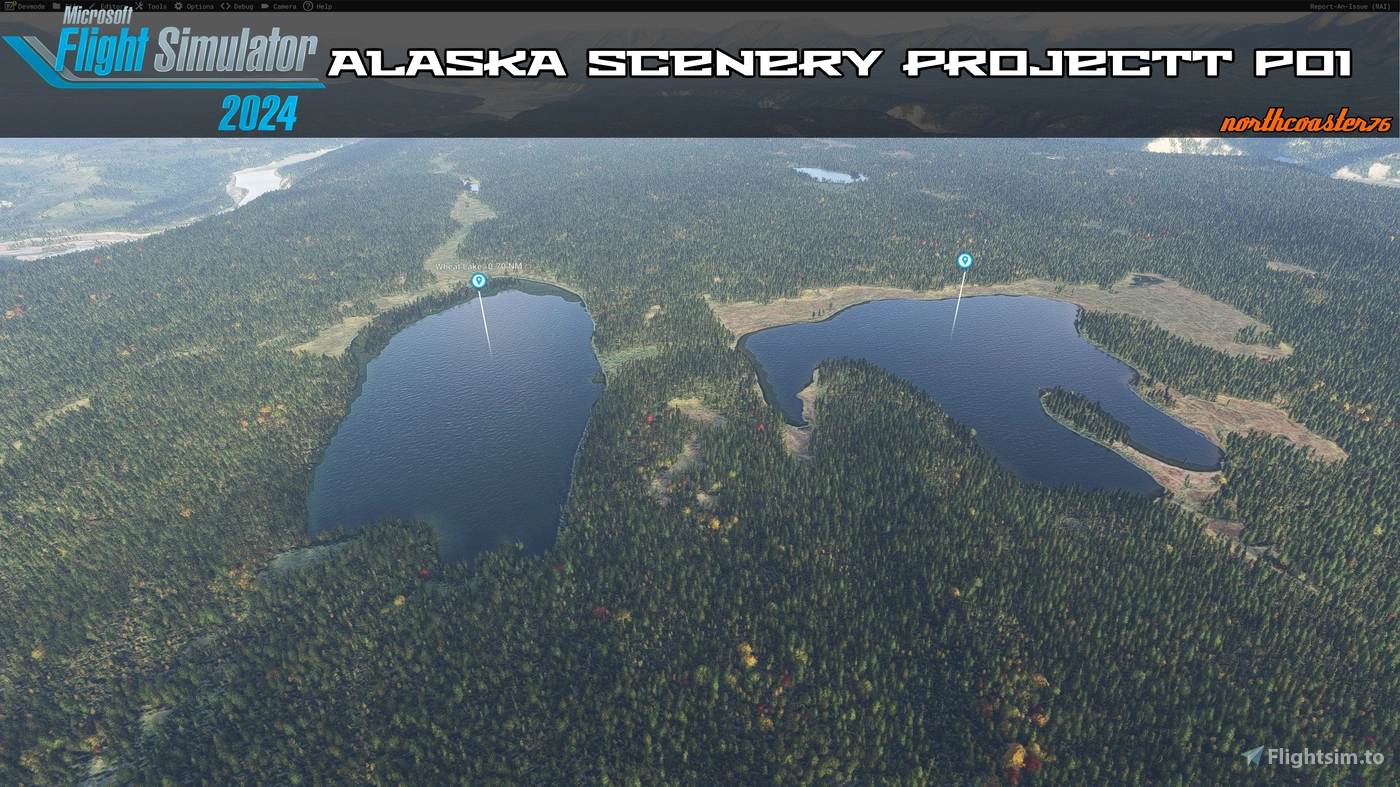The width and height of the screenshot is (1400, 787).
Task: Expand the Tools menu
Action: (x=156, y=6)
